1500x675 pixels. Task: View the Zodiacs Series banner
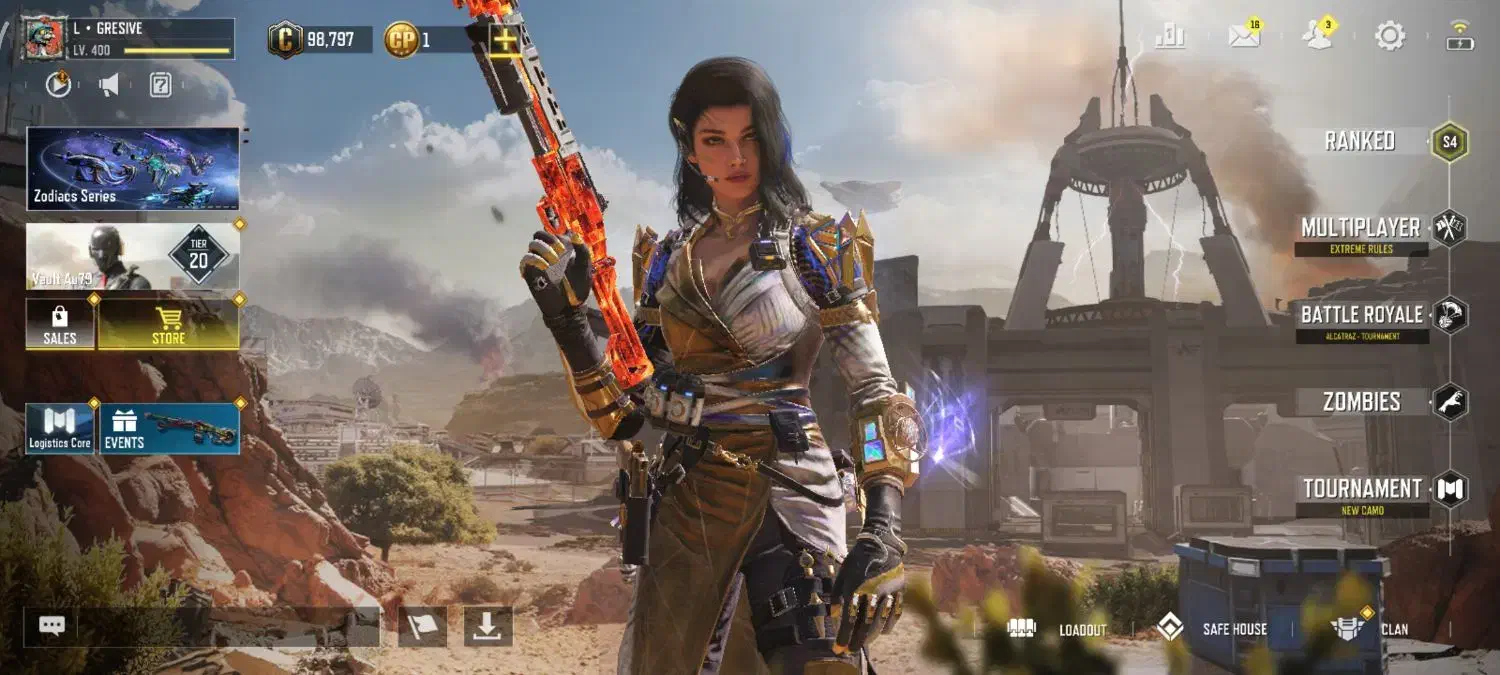coord(133,168)
